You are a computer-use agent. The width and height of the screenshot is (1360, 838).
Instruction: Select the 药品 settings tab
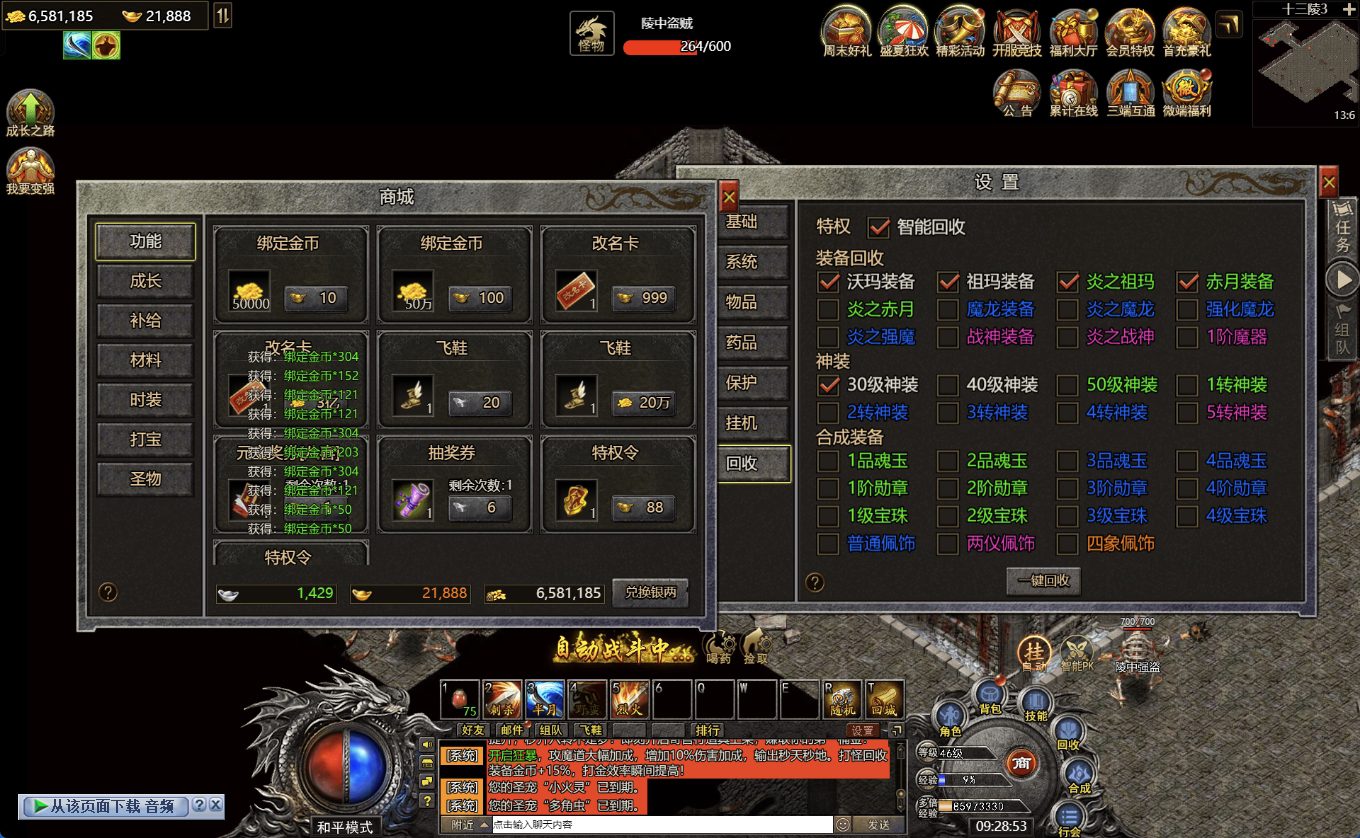(x=741, y=342)
